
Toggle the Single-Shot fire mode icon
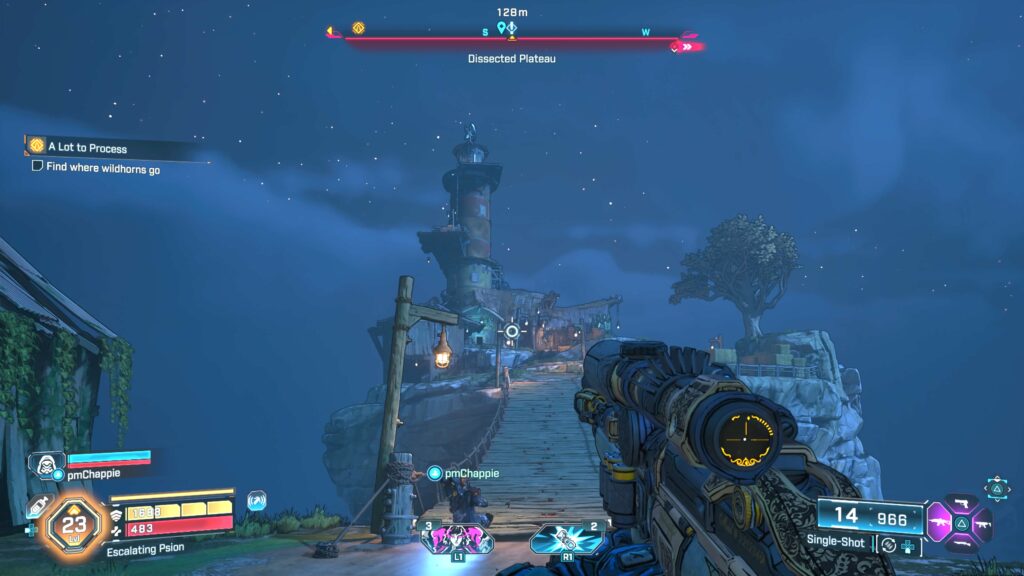pyautogui.click(x=889, y=543)
